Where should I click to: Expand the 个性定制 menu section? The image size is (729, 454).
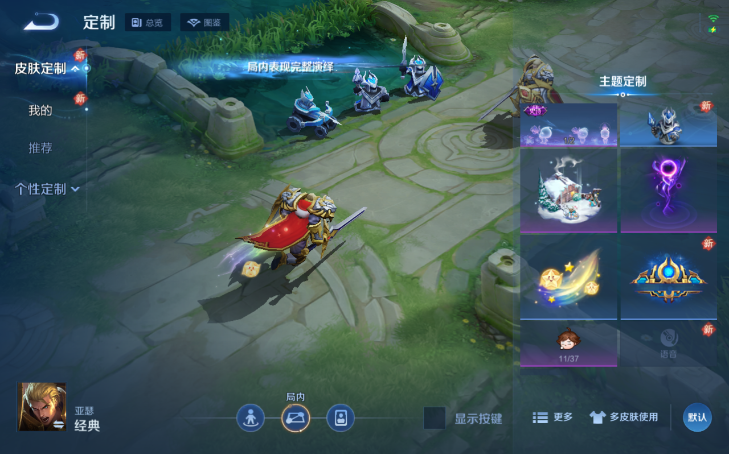pyautogui.click(x=46, y=188)
